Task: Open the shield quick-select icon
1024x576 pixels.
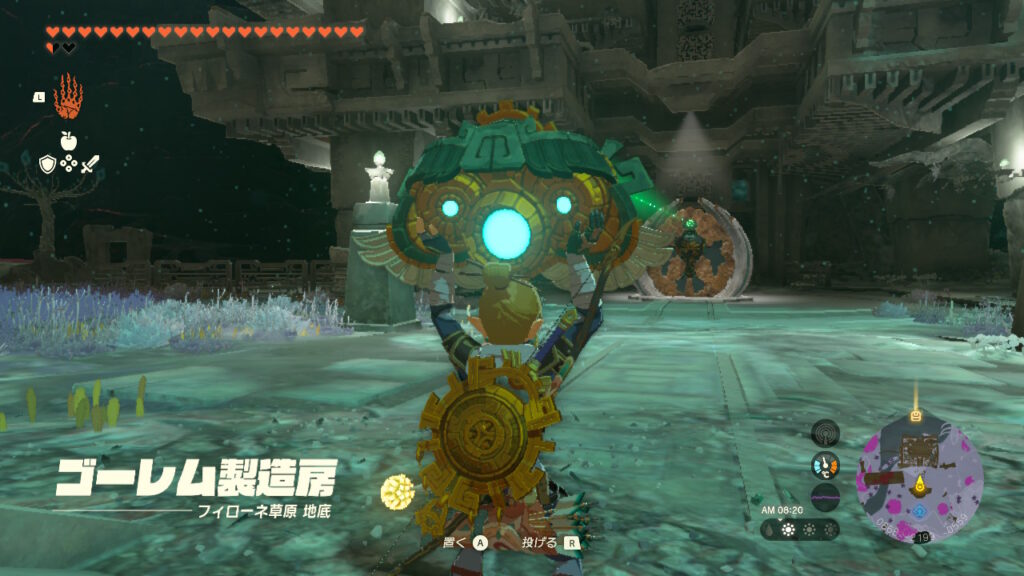Action: tap(47, 164)
